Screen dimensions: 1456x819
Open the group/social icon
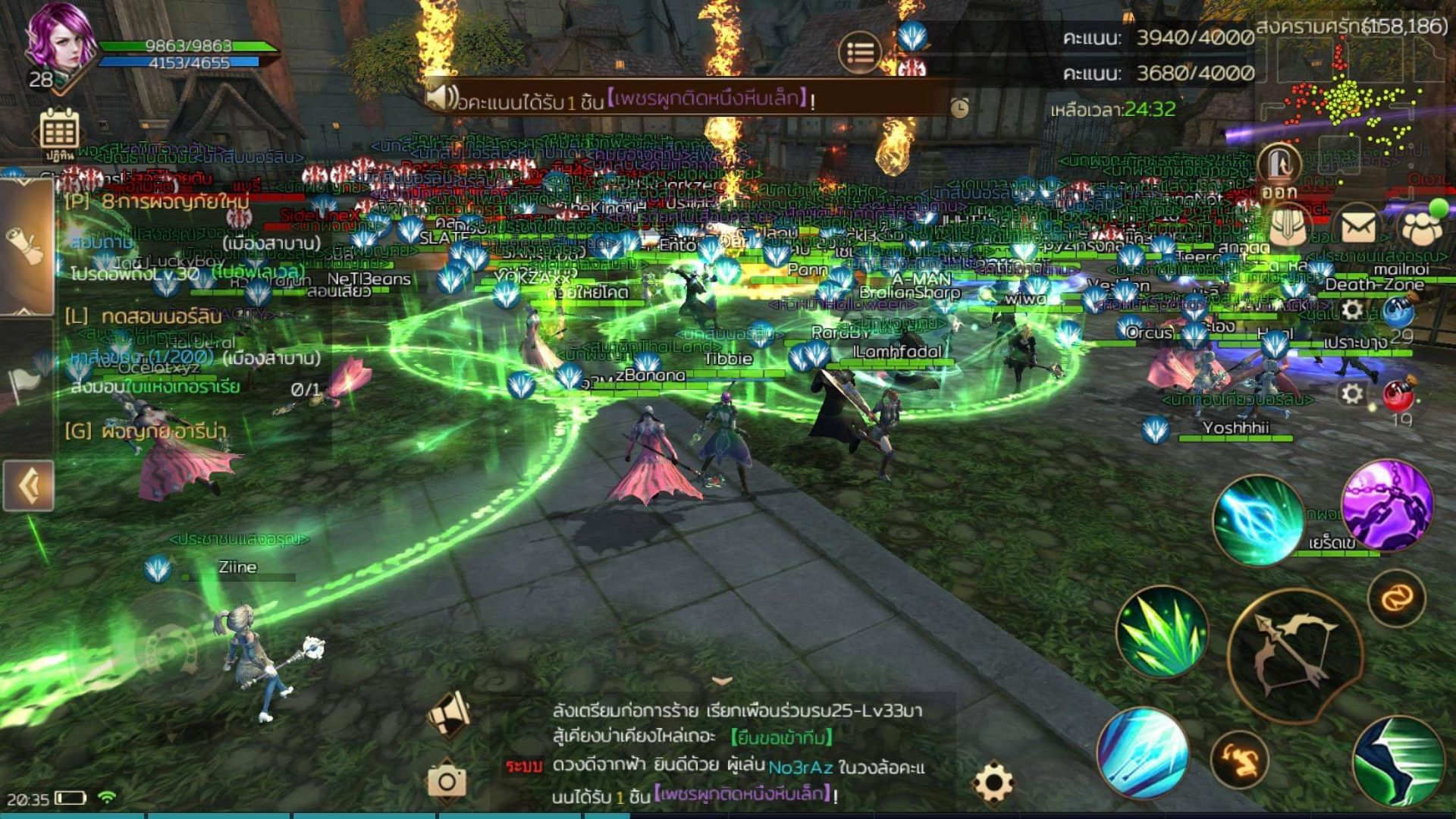[x=1422, y=226]
